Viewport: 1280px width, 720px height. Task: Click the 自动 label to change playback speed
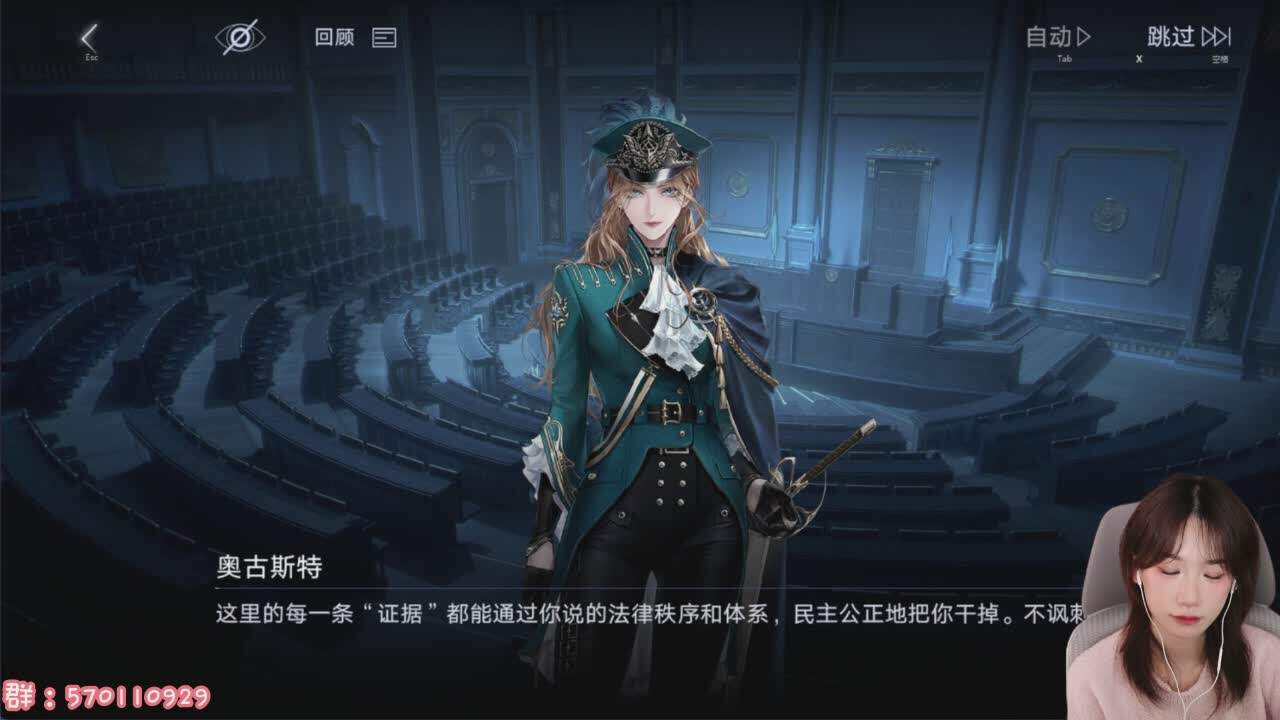coord(1050,37)
